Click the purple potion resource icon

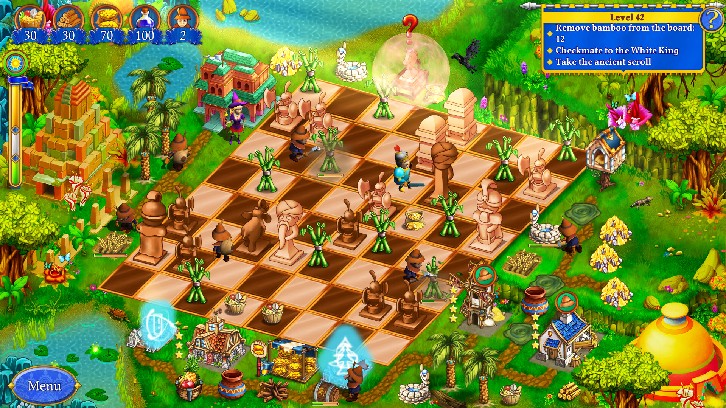click(146, 17)
